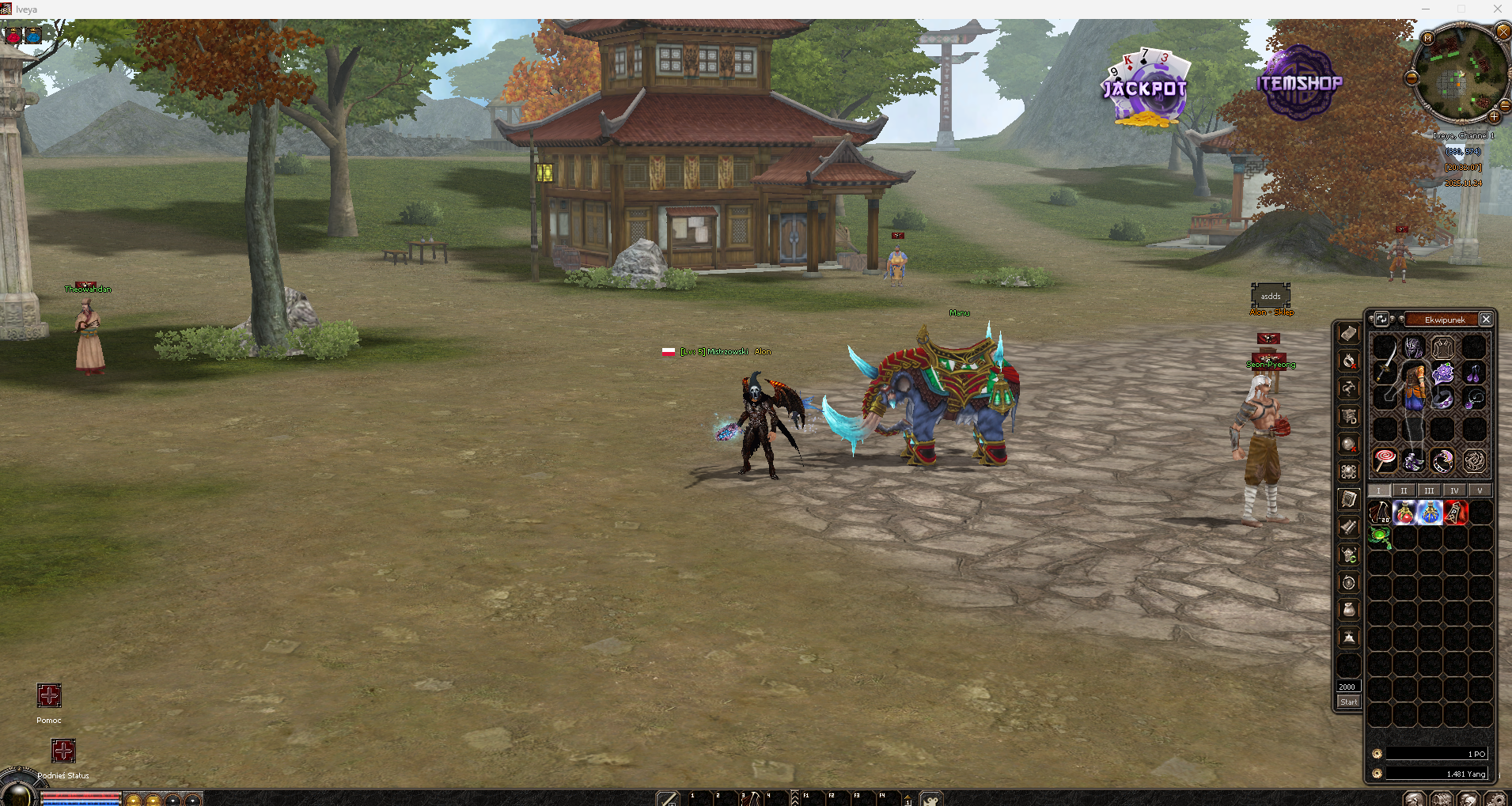Zoom in the minimap with plus button
This screenshot has width=1512, height=806.
[x=1494, y=117]
